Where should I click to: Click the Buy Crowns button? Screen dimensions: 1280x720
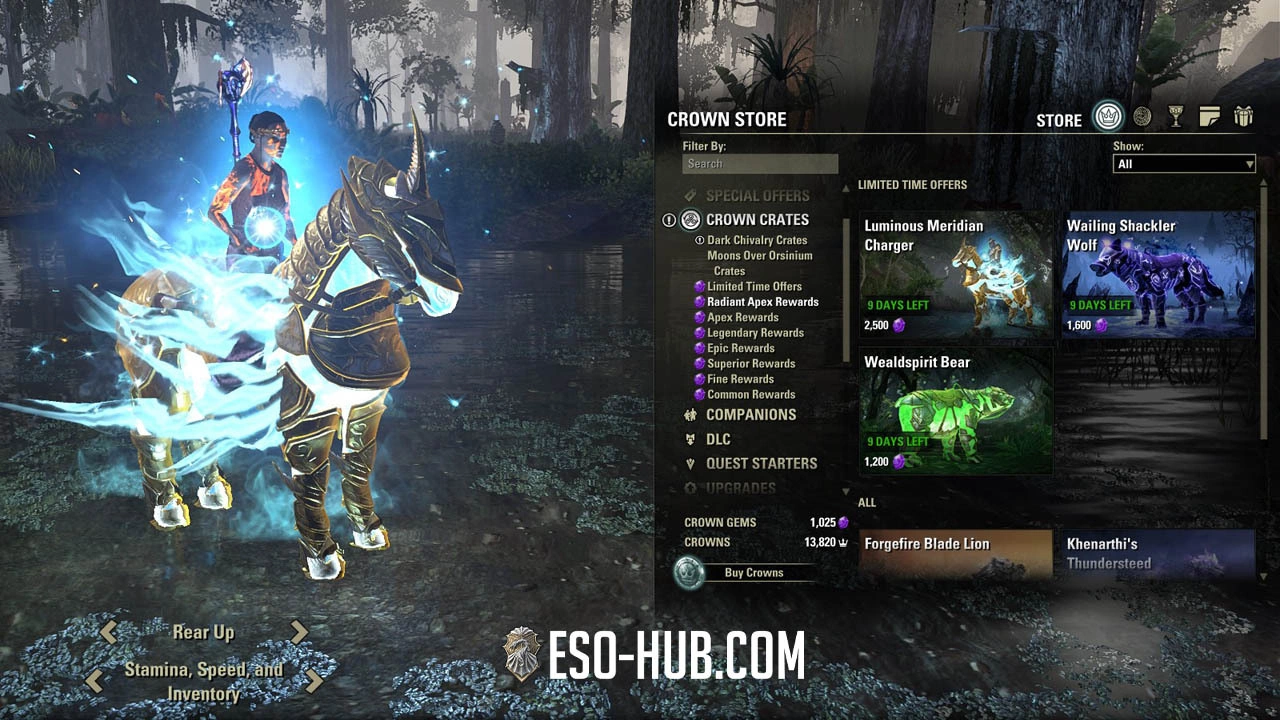pyautogui.click(x=752, y=573)
